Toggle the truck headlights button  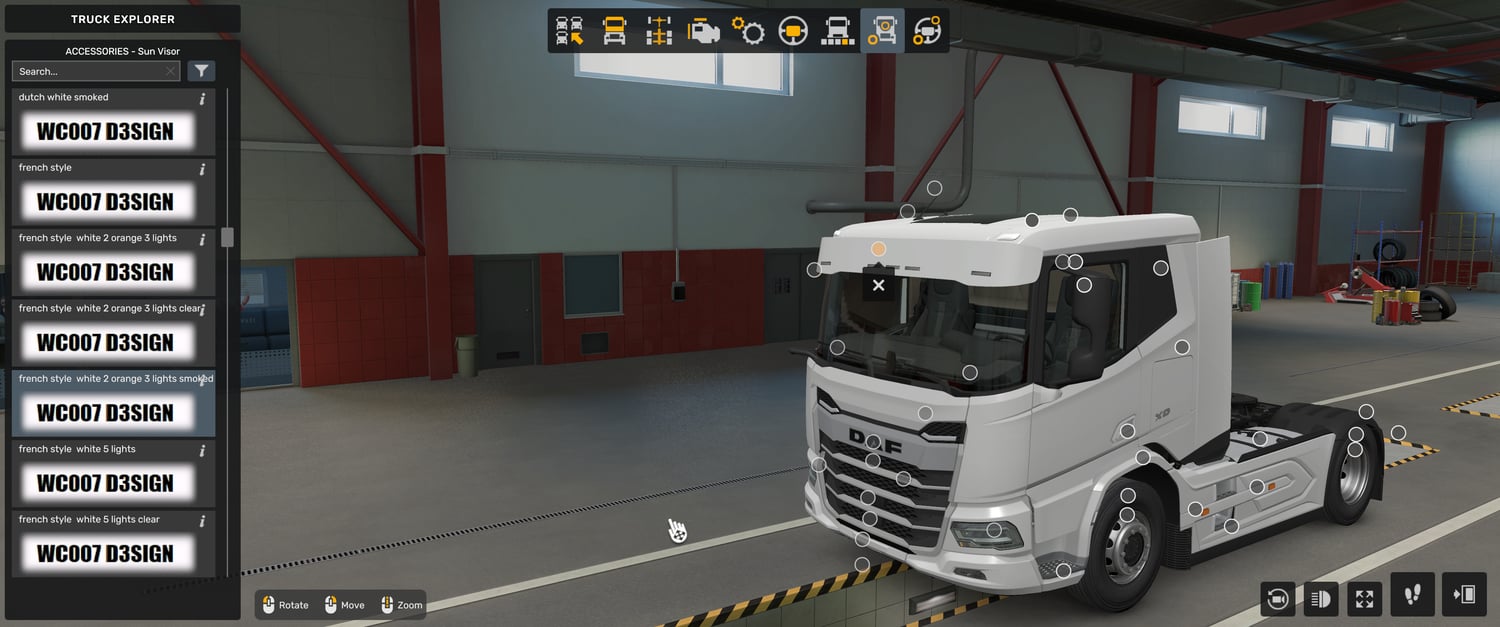coord(1321,599)
